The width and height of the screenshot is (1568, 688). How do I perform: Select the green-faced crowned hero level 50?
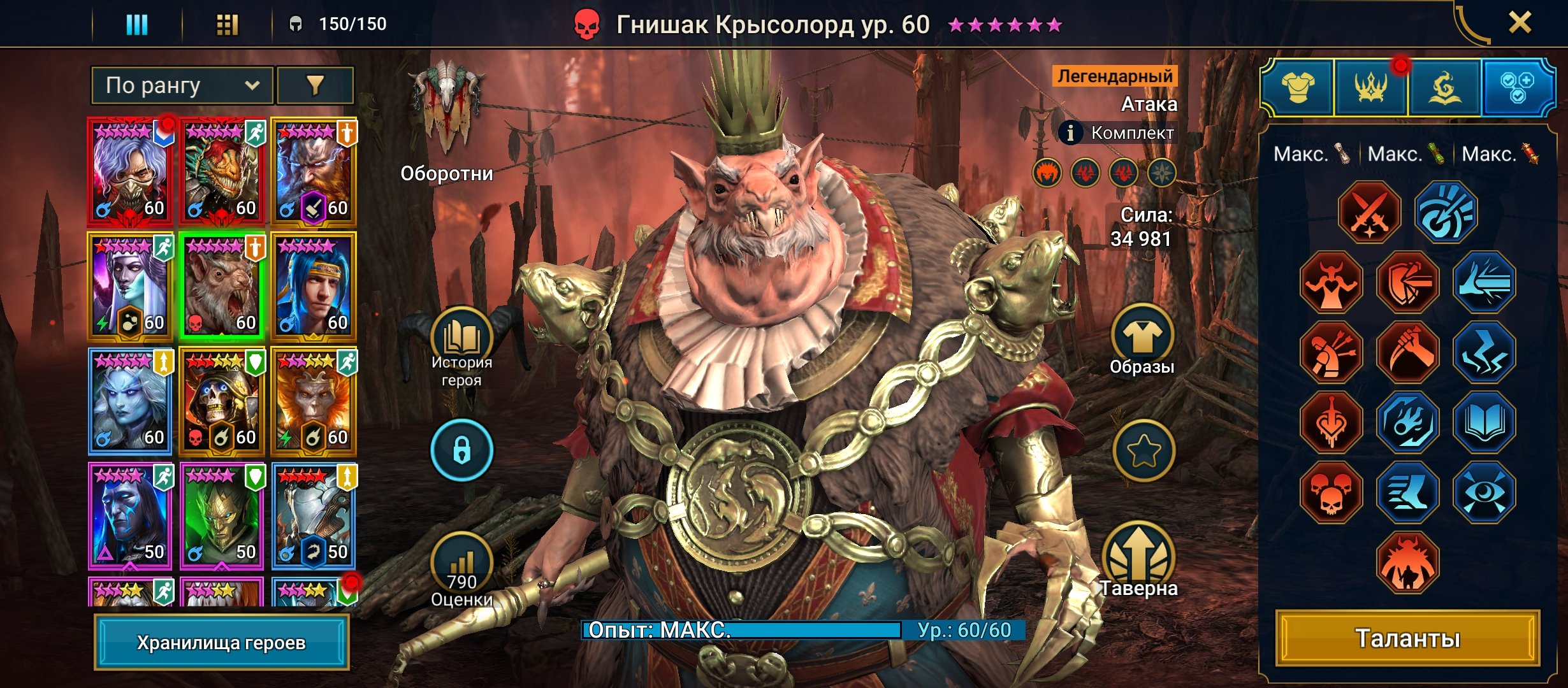(x=221, y=515)
